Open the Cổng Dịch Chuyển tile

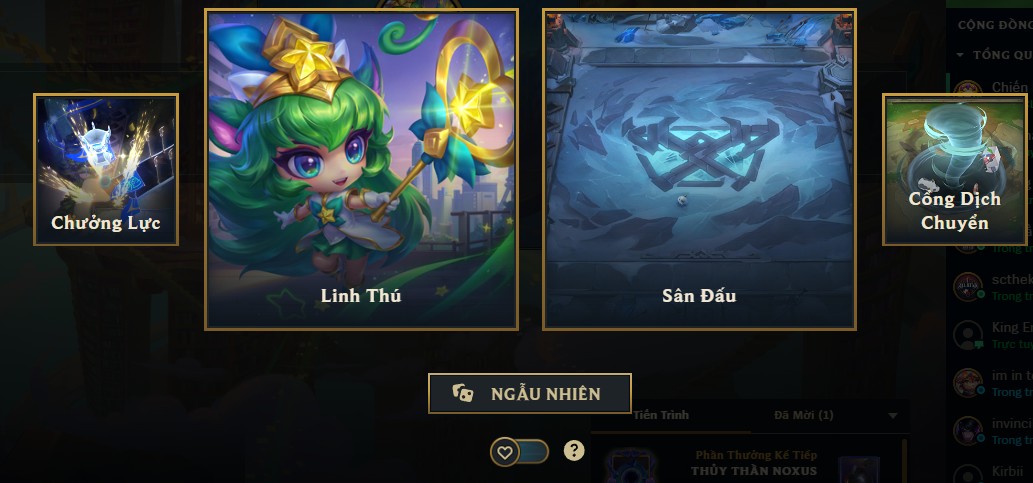click(x=954, y=169)
